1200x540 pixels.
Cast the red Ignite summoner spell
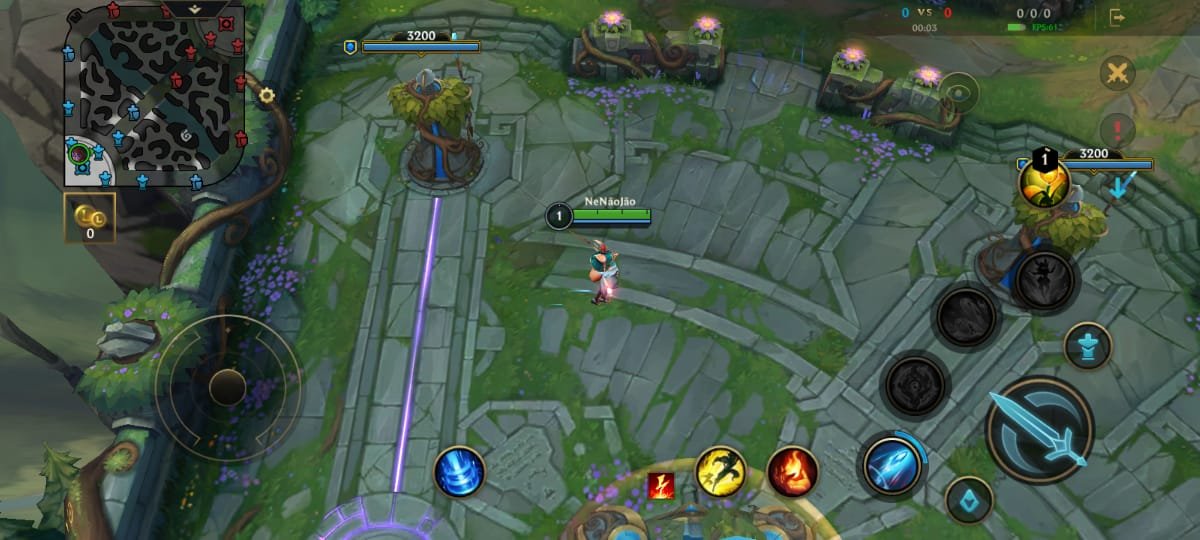click(792, 471)
